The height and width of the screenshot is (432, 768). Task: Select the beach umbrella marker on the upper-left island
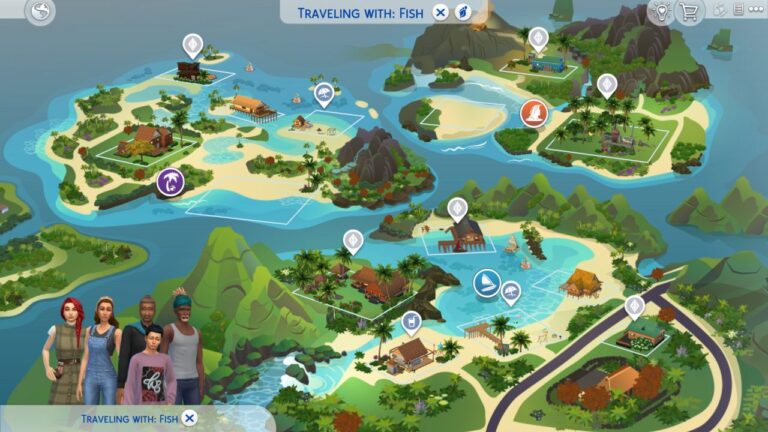point(323,95)
